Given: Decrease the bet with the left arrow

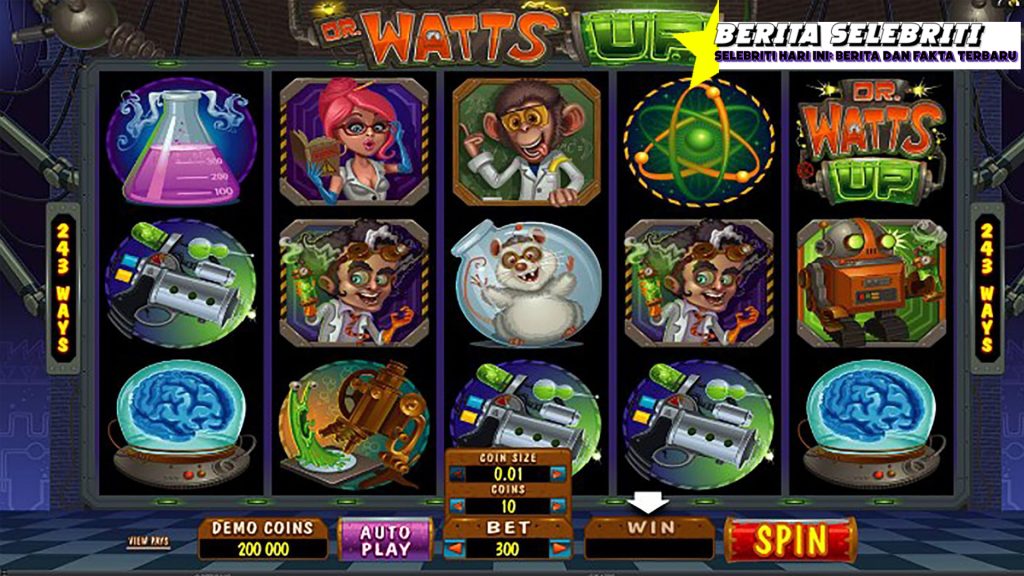Looking at the screenshot, I should (x=454, y=548).
